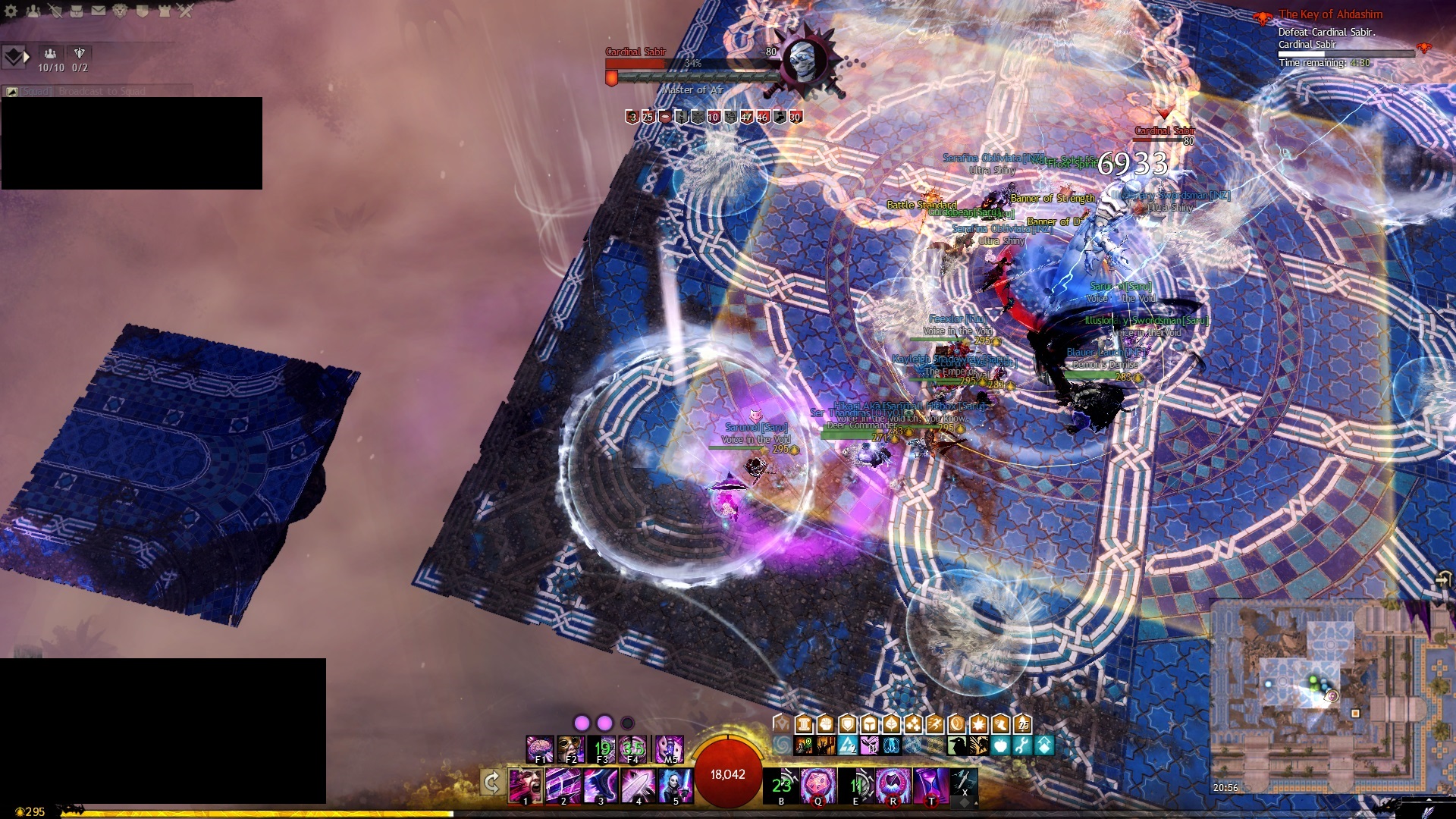Activate weapon skill 1 screaming face
The height and width of the screenshot is (819, 1456).
click(526, 785)
